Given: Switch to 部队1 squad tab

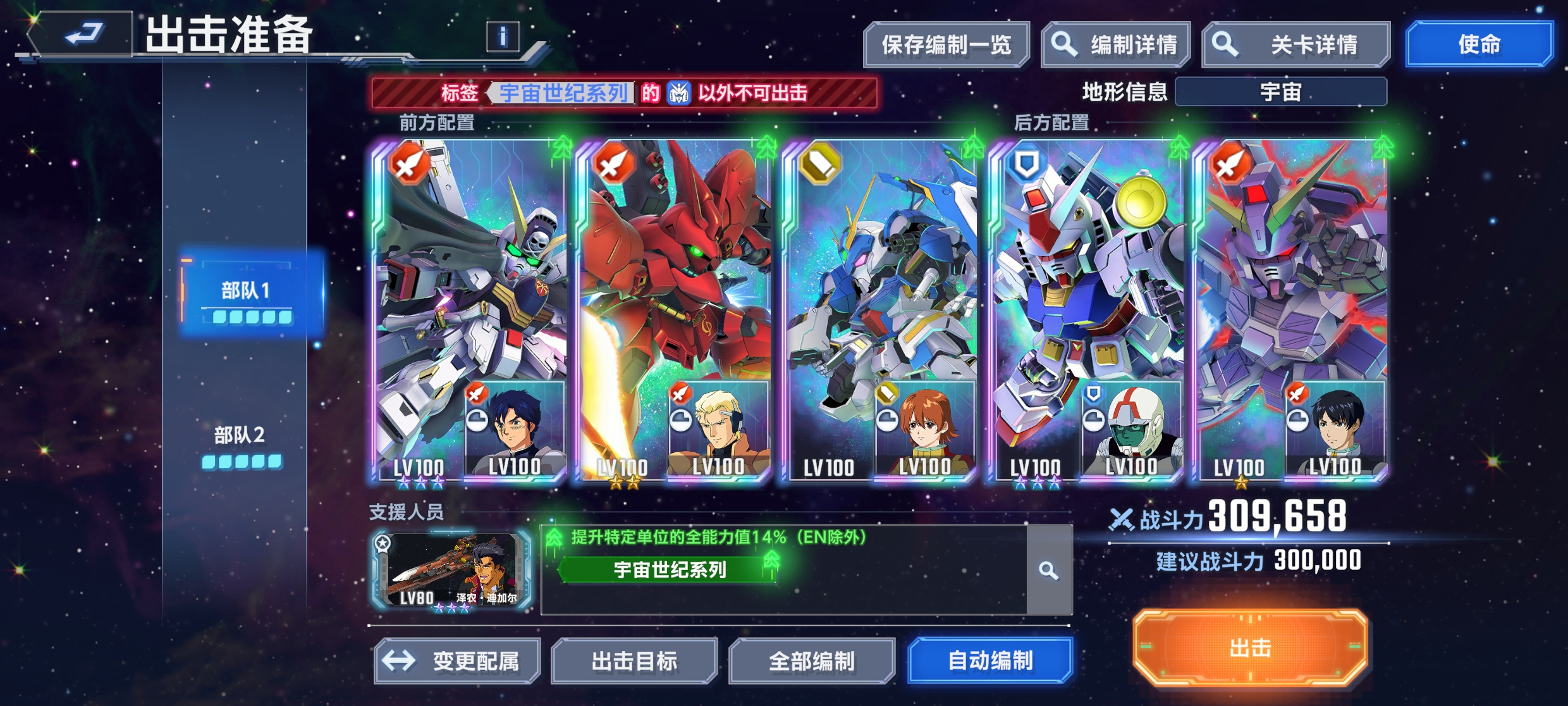Looking at the screenshot, I should [247, 296].
